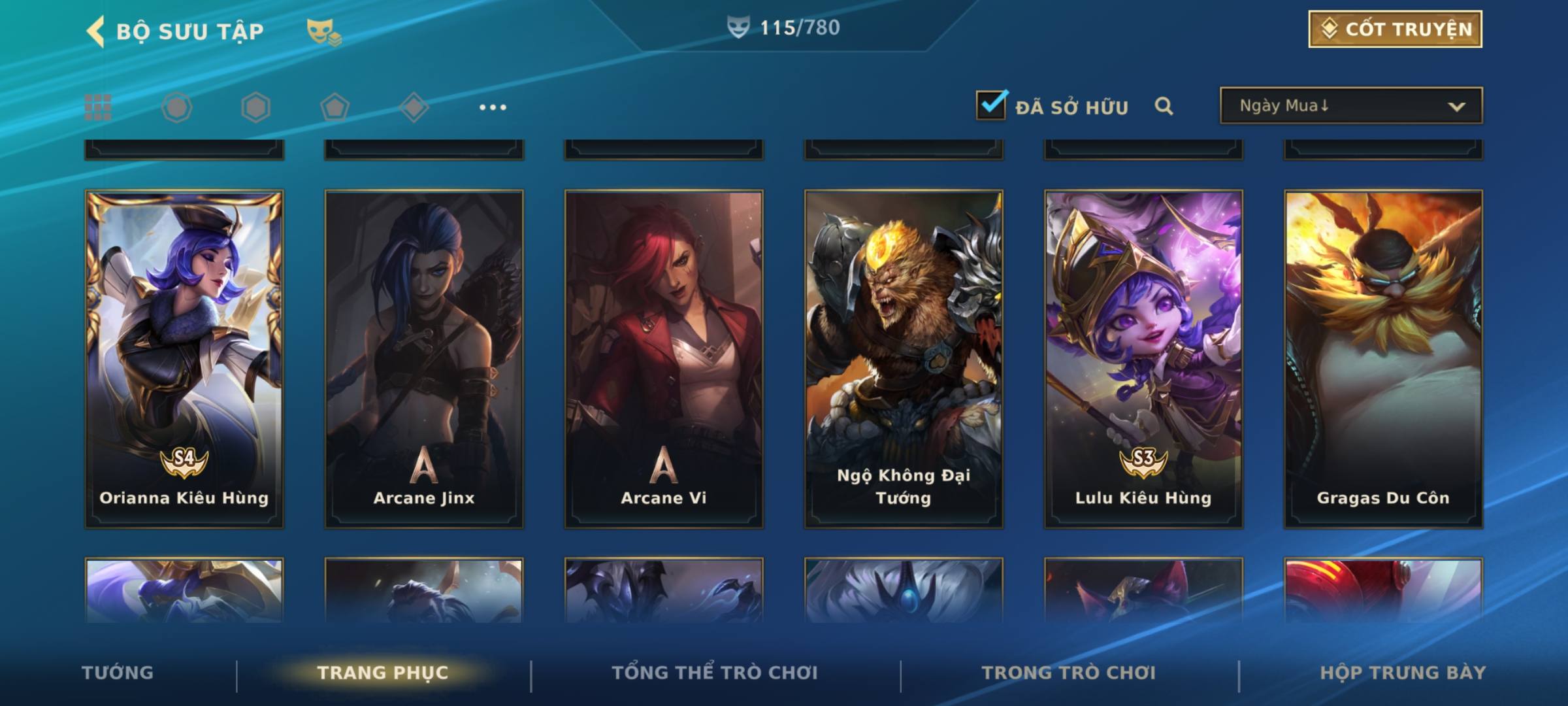The width and height of the screenshot is (1568, 706).
Task: Go to the Hộp Trưng Bày tab
Action: point(1403,673)
